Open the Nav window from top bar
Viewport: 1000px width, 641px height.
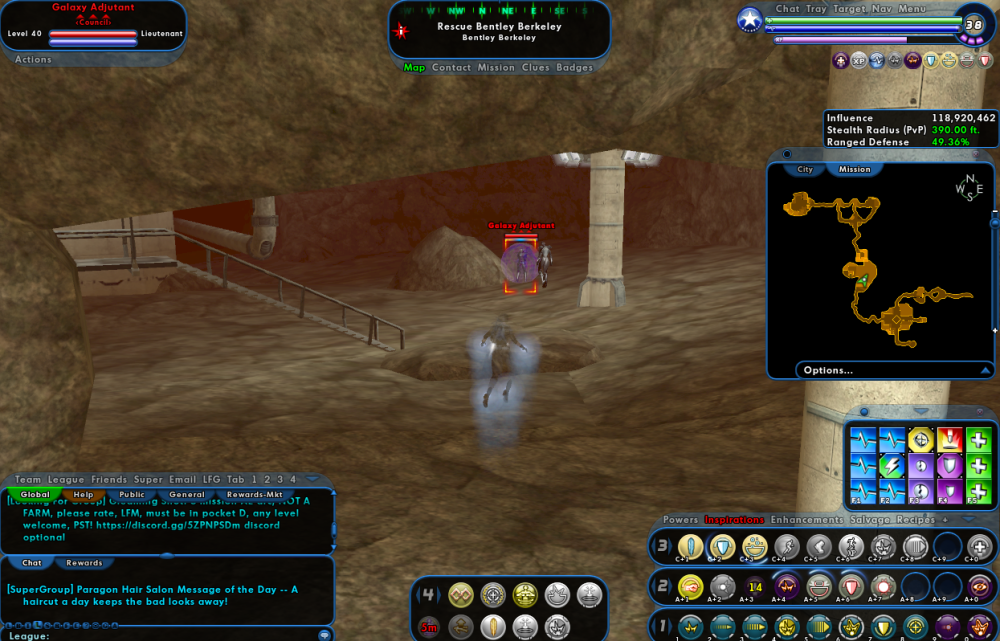tap(881, 9)
